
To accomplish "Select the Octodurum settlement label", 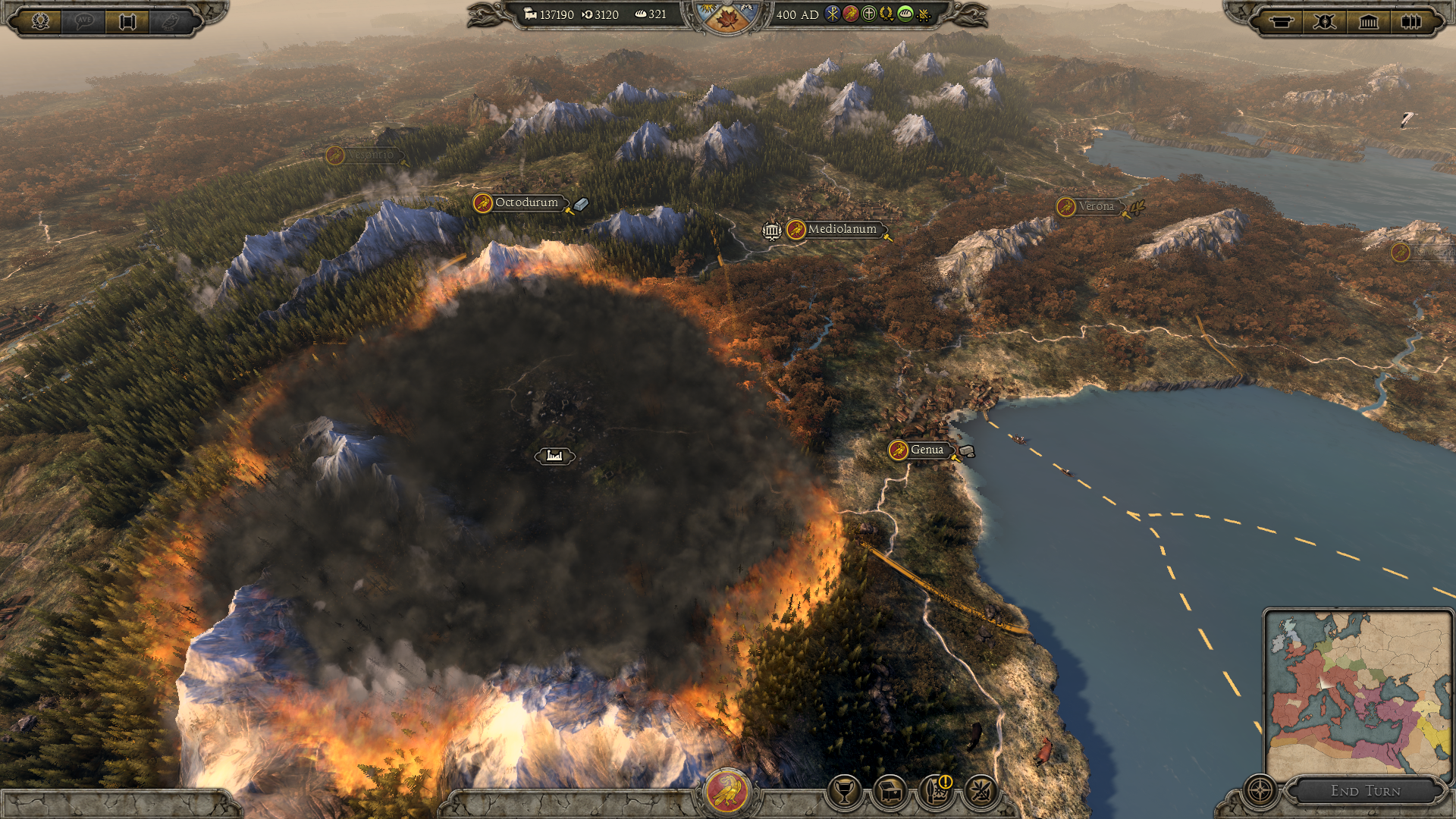I will (x=526, y=202).
